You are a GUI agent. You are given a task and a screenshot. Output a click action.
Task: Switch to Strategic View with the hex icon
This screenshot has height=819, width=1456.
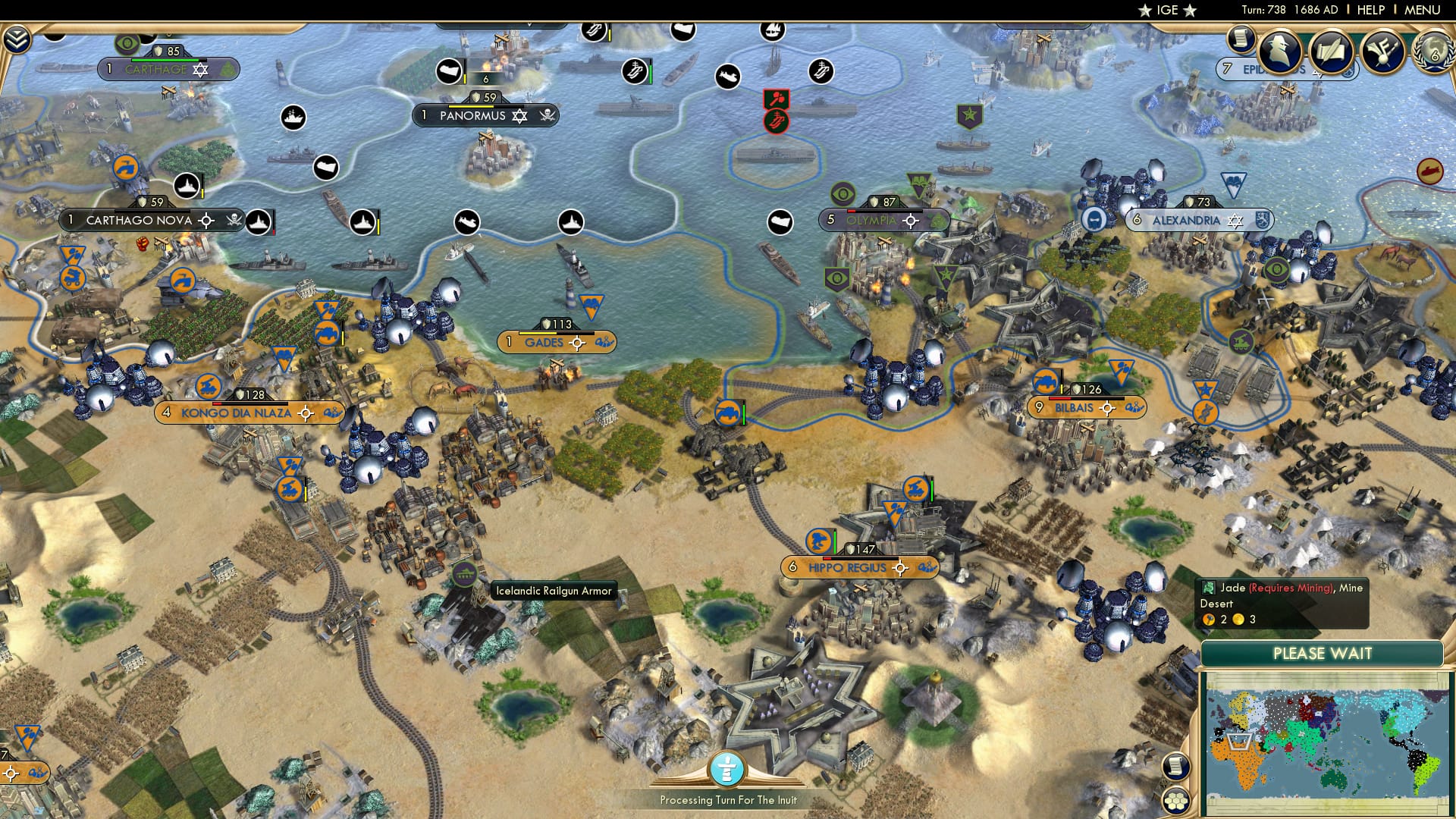[x=1176, y=802]
